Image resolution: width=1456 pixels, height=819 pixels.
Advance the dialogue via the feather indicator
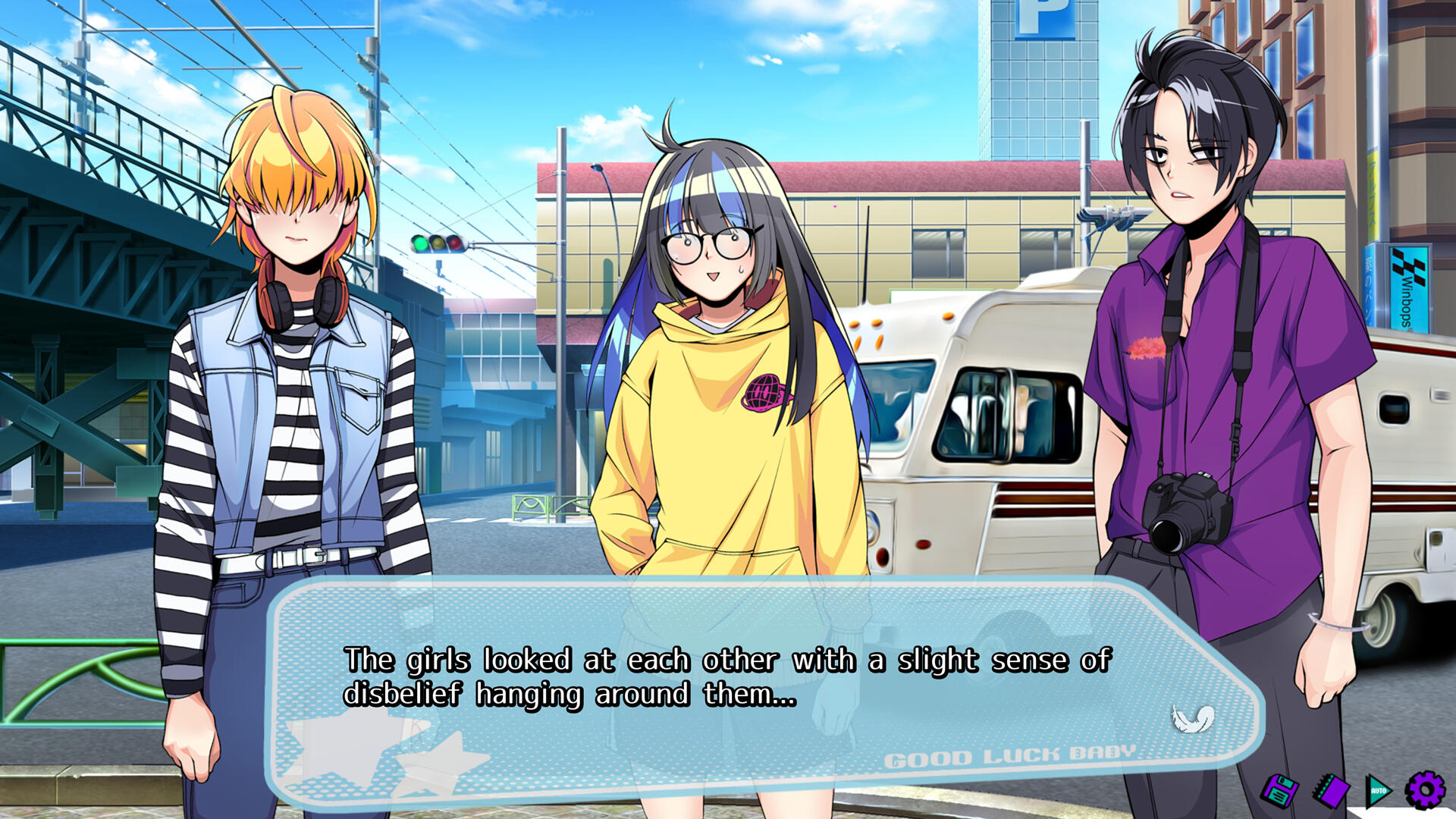(x=1193, y=717)
